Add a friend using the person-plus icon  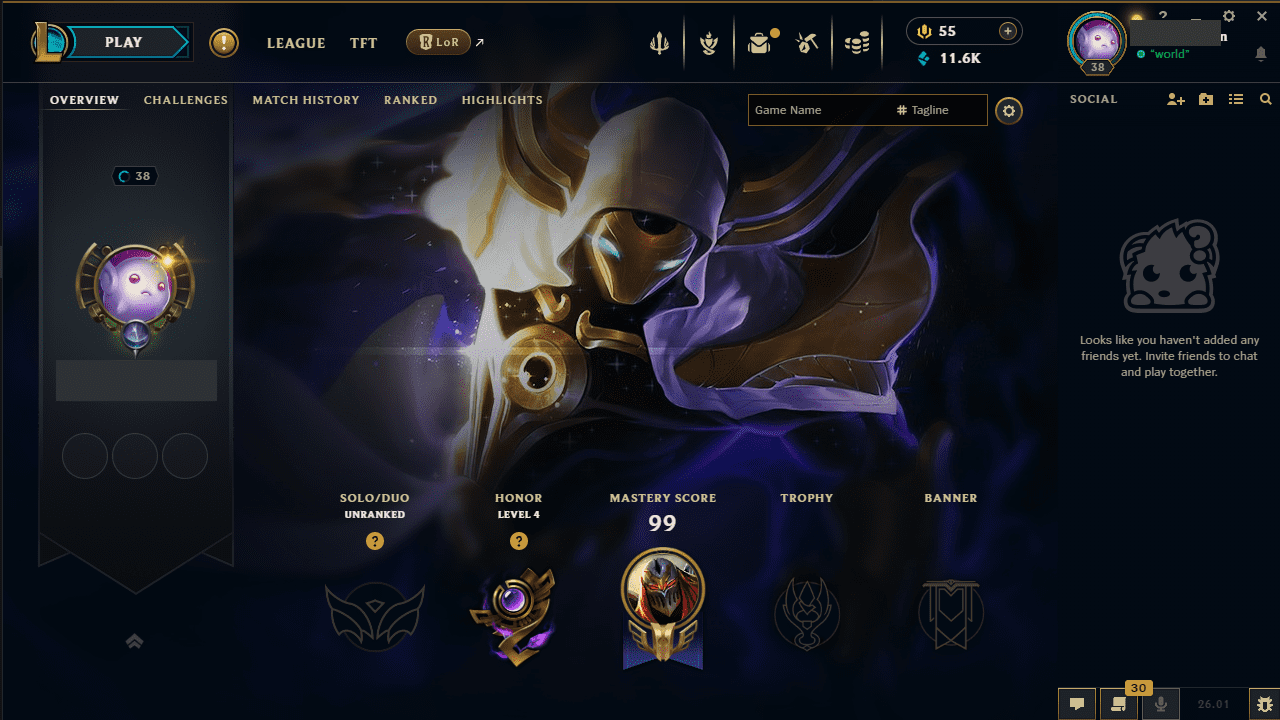click(1175, 99)
